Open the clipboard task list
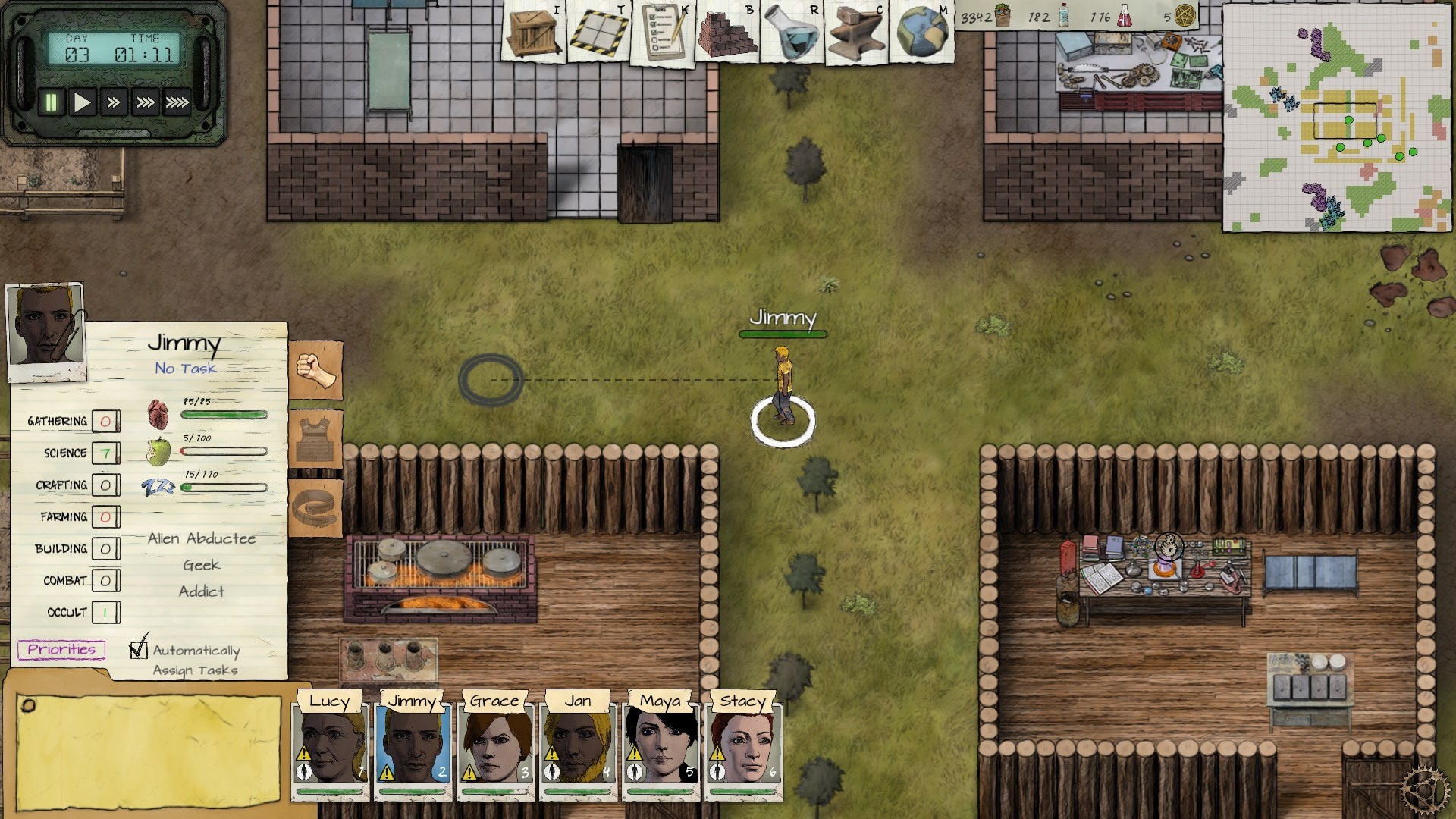Viewport: 1456px width, 819px height. click(x=664, y=32)
